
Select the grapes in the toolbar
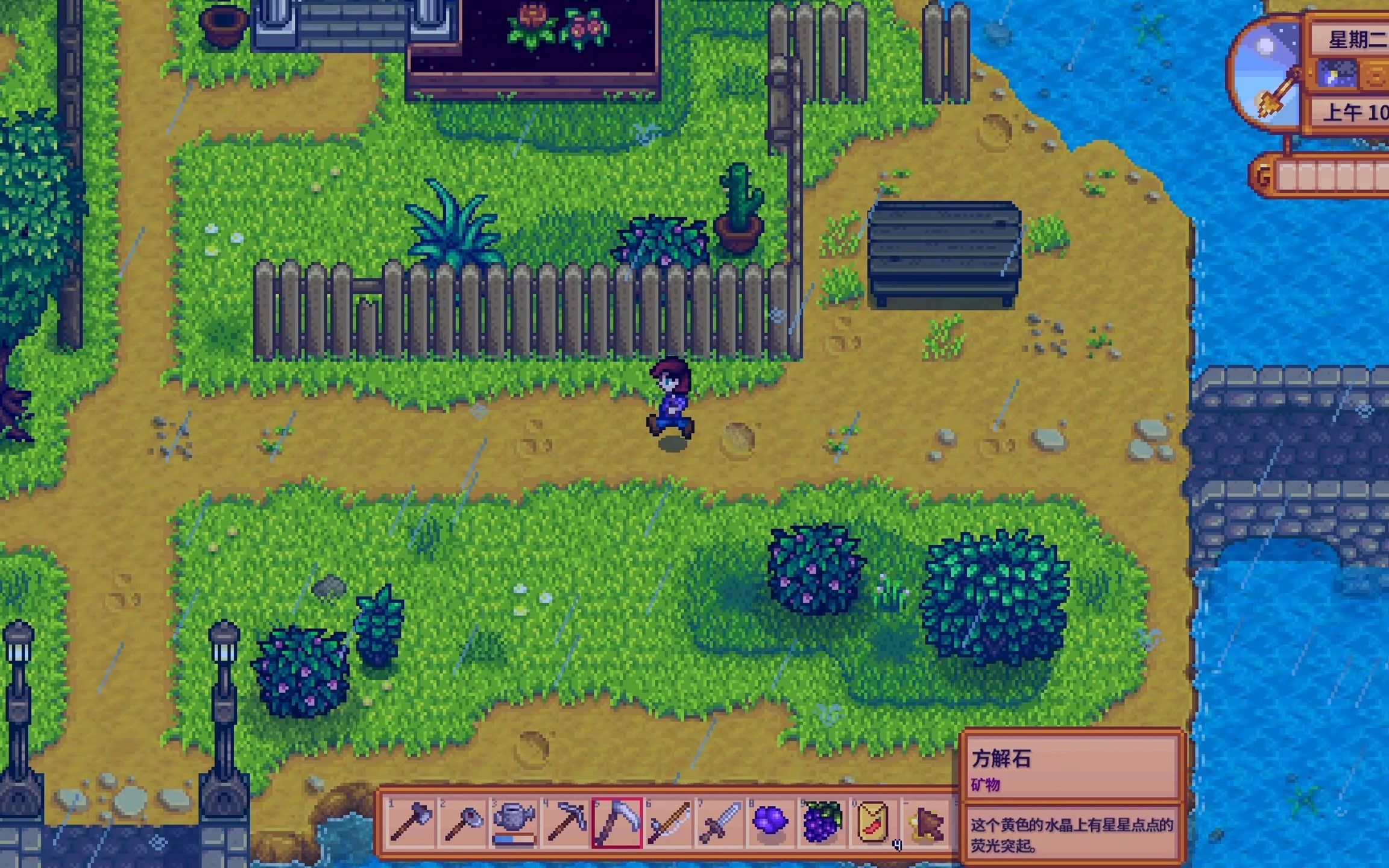click(x=822, y=822)
